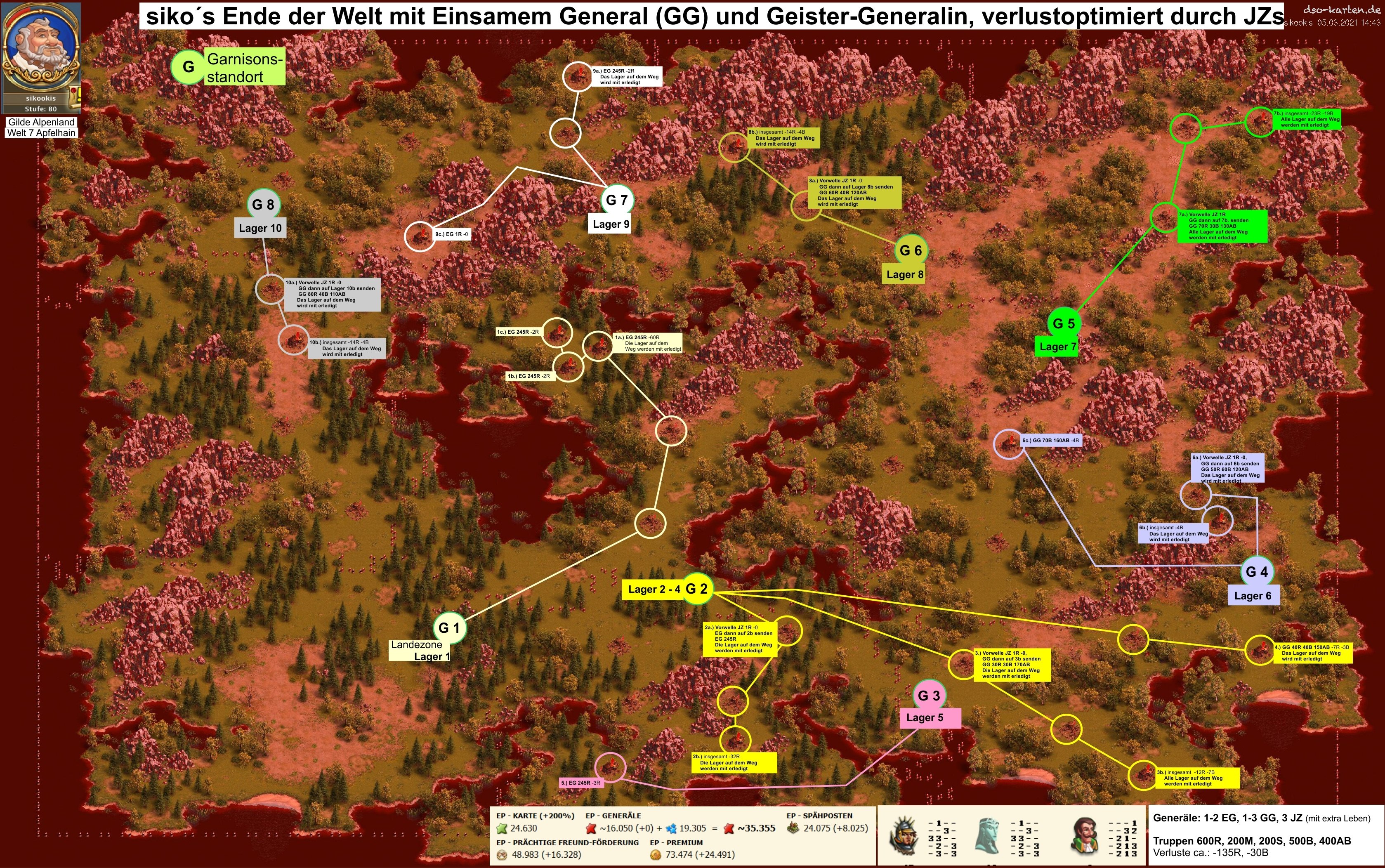The height and width of the screenshot is (868, 1385).
Task: Click the bright green G 5 marker
Action: click(1064, 323)
